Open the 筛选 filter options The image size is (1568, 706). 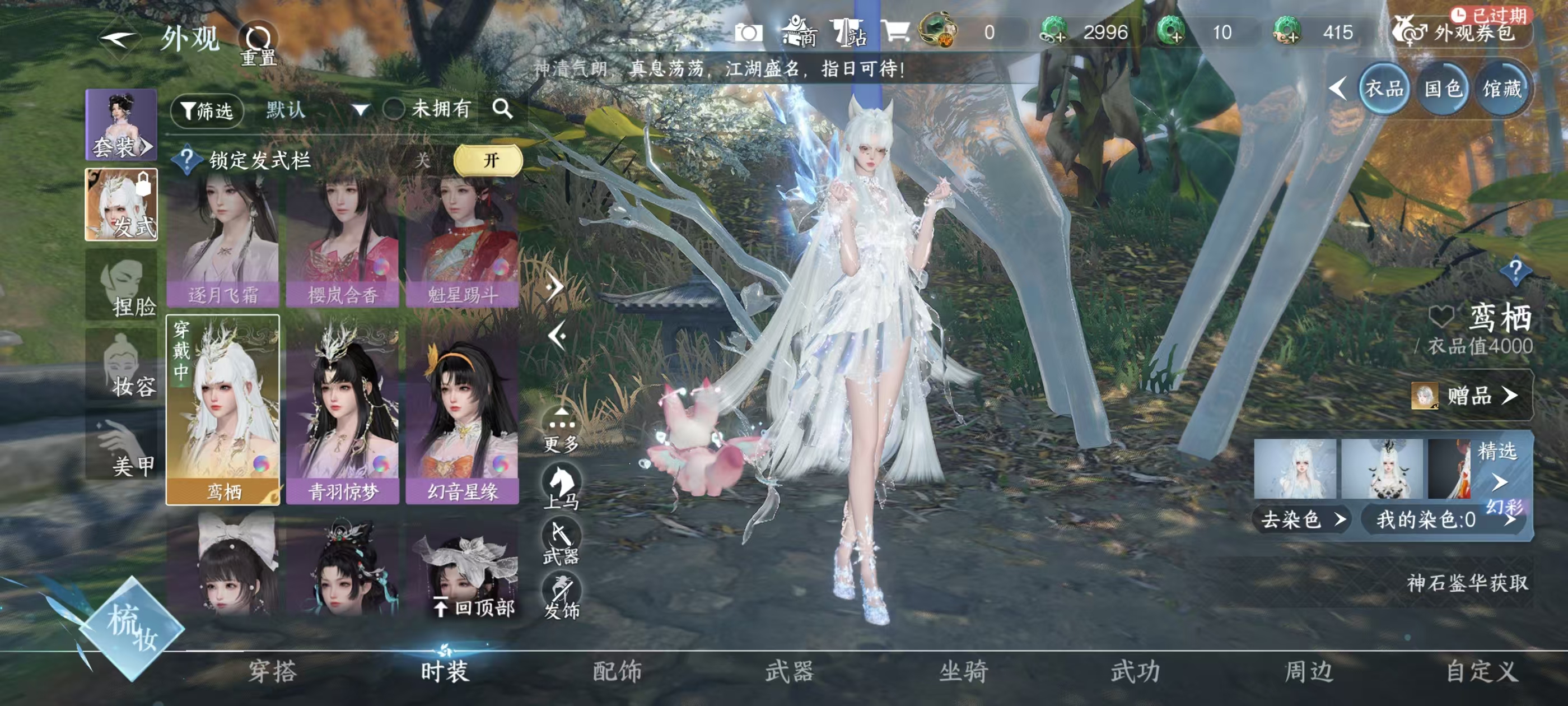click(207, 111)
